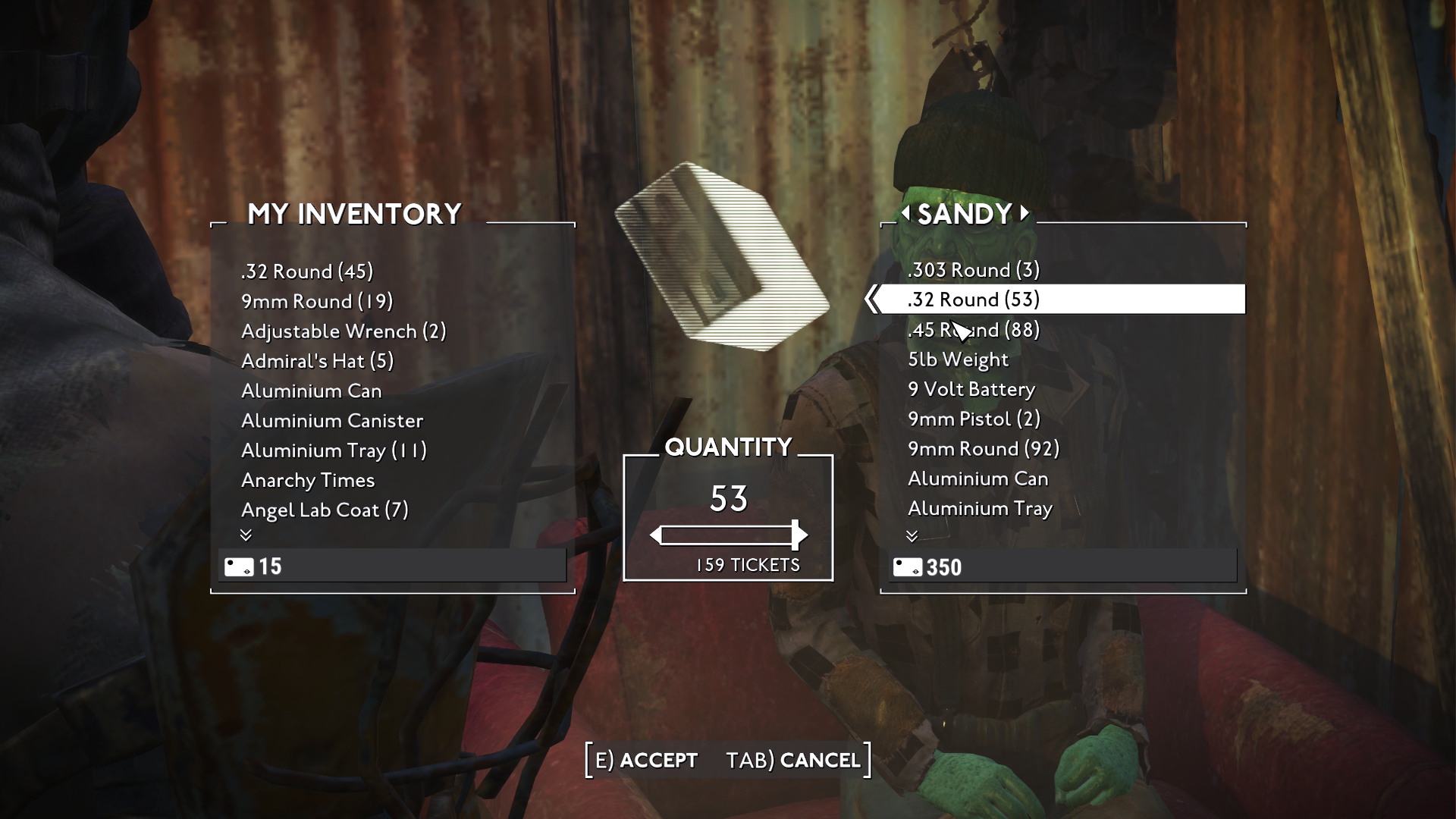
Task: Pick the 9 Volt Battery from Sandy
Action: (971, 389)
